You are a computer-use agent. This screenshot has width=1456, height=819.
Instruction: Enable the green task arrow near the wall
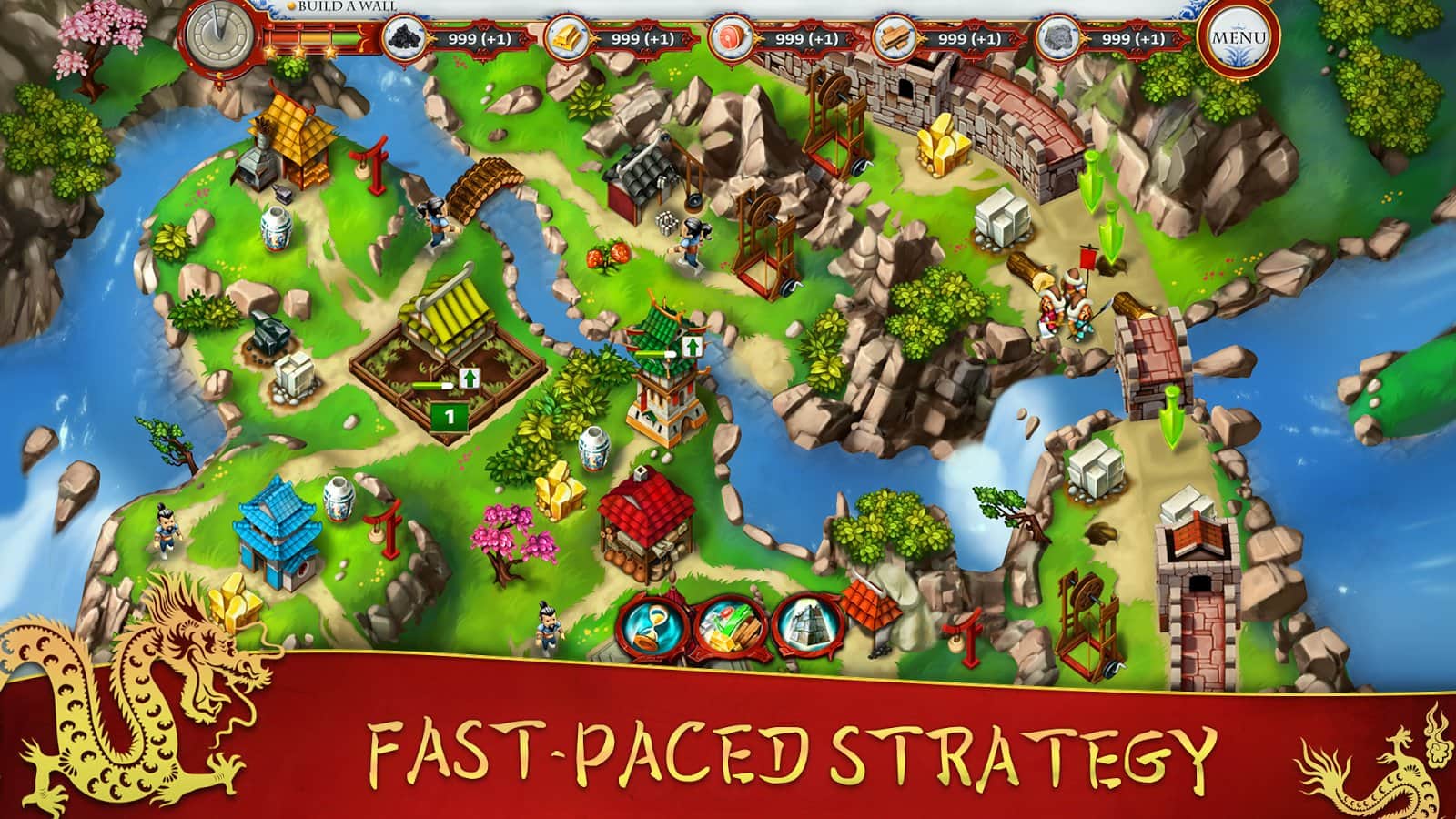point(1090,182)
